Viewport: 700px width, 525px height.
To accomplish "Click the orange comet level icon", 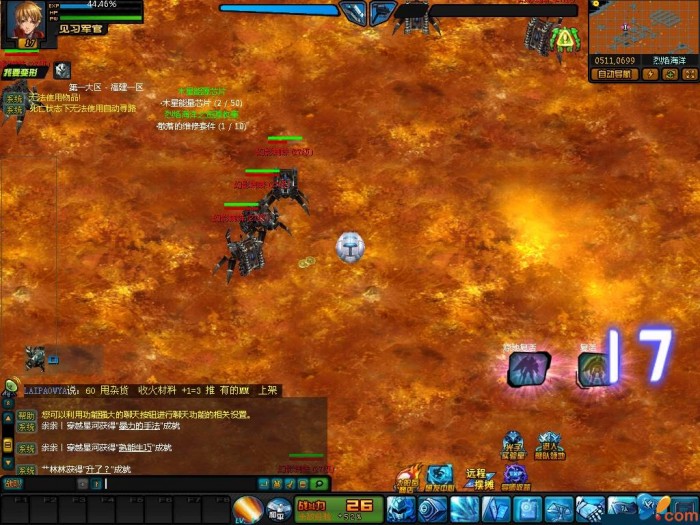I will coord(246,509).
